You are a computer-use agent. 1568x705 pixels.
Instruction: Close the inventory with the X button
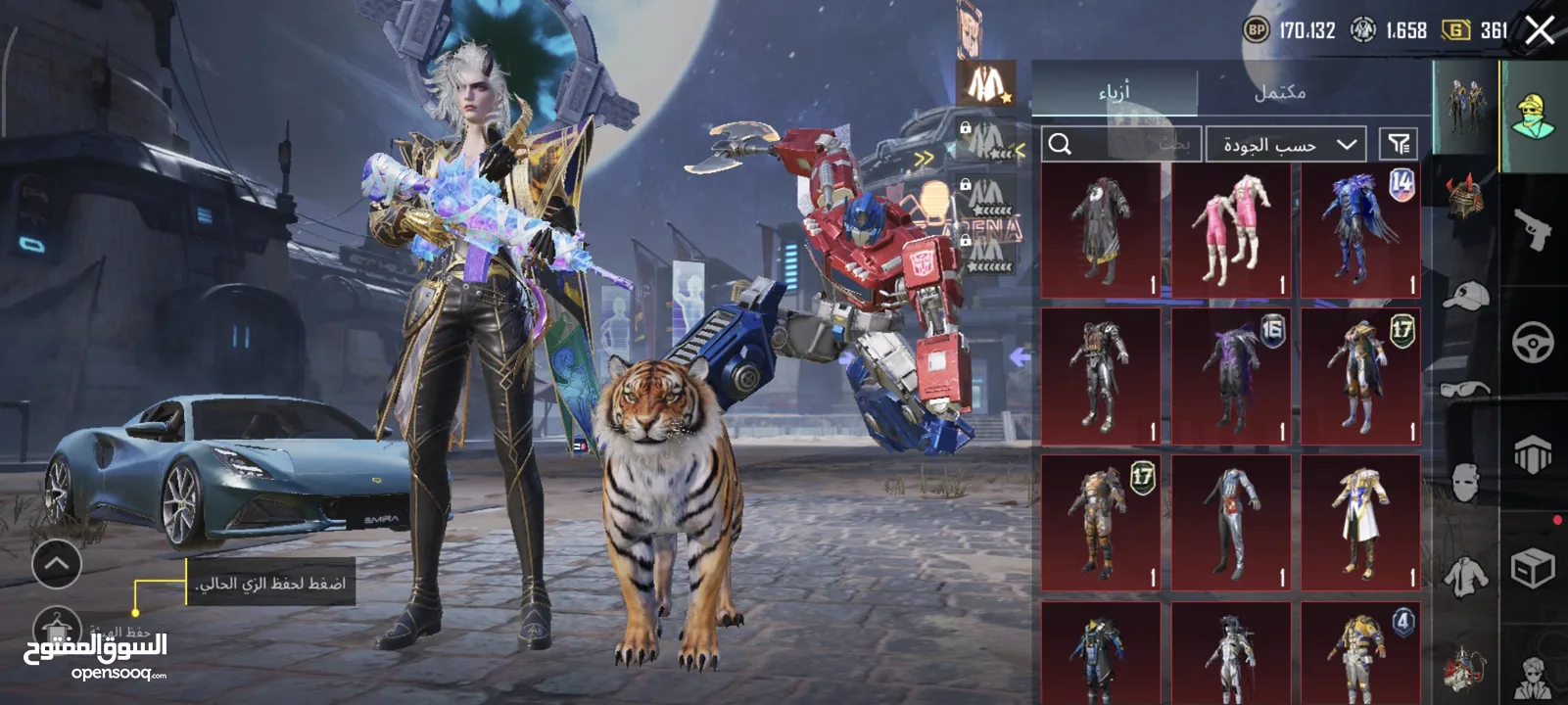[x=1541, y=30]
